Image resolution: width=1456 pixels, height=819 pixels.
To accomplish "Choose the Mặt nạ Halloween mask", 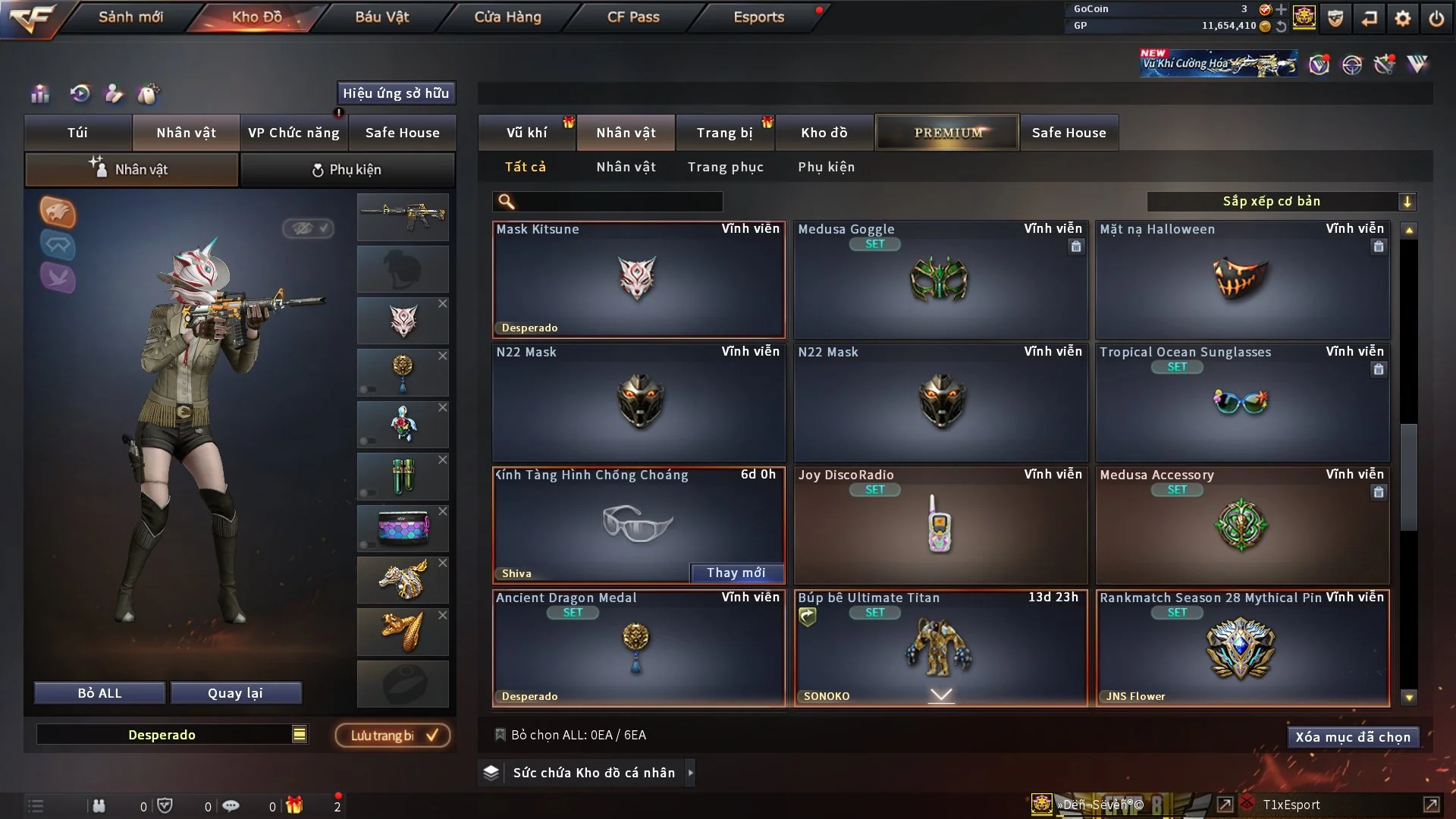I will pos(1241,280).
